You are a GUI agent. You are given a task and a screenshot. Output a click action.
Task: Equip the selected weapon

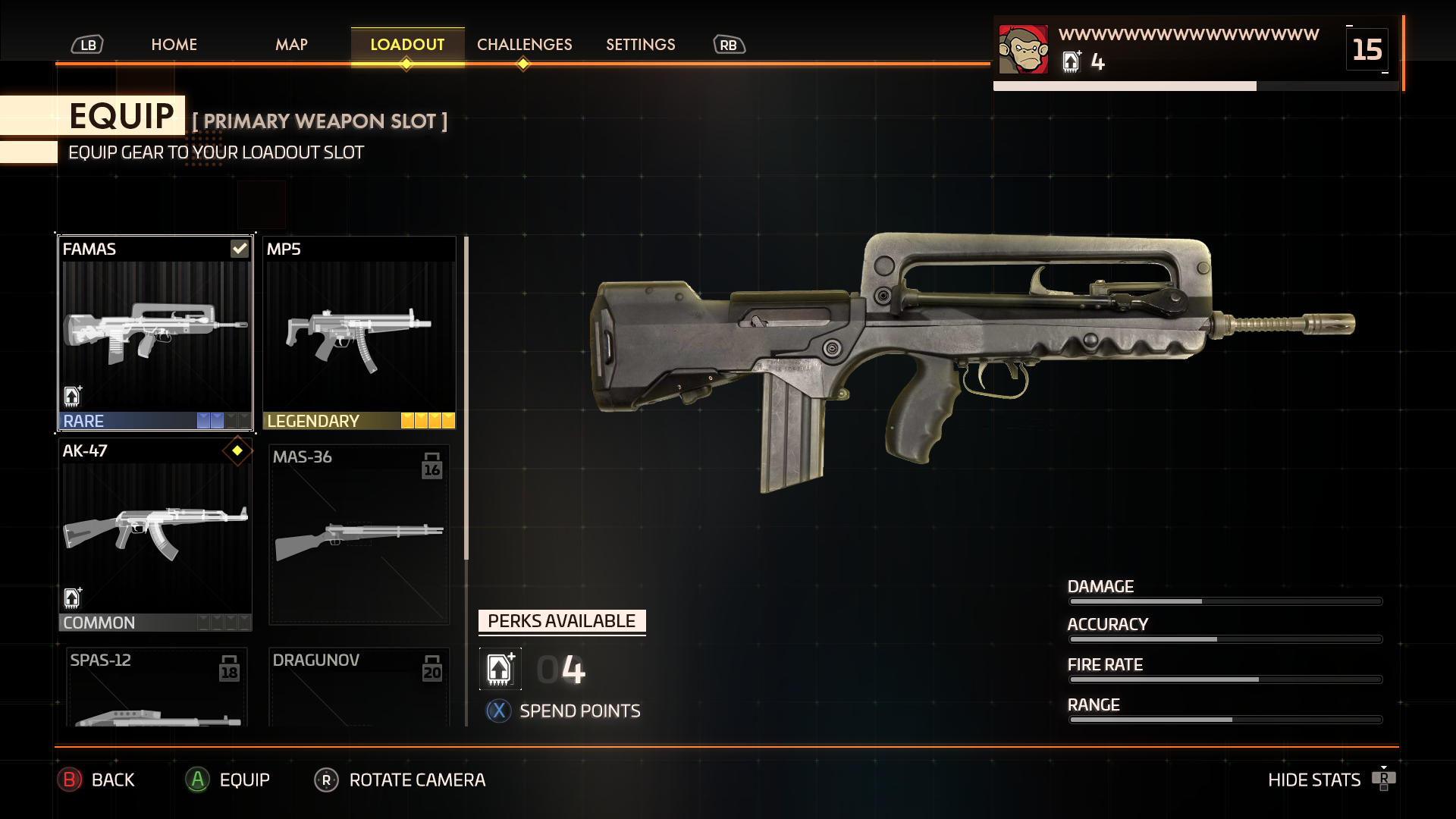click(228, 780)
